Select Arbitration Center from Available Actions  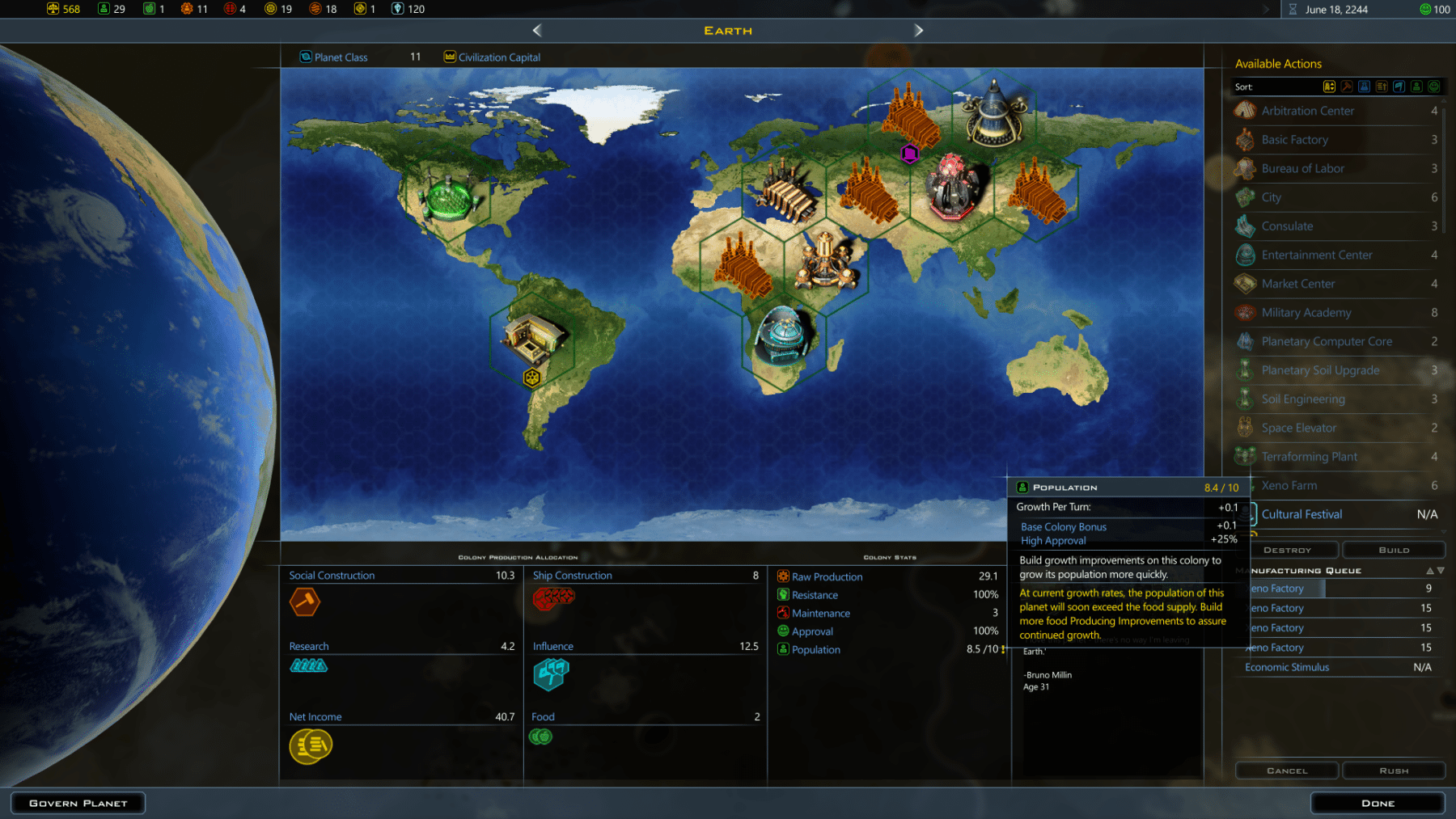1307,111
